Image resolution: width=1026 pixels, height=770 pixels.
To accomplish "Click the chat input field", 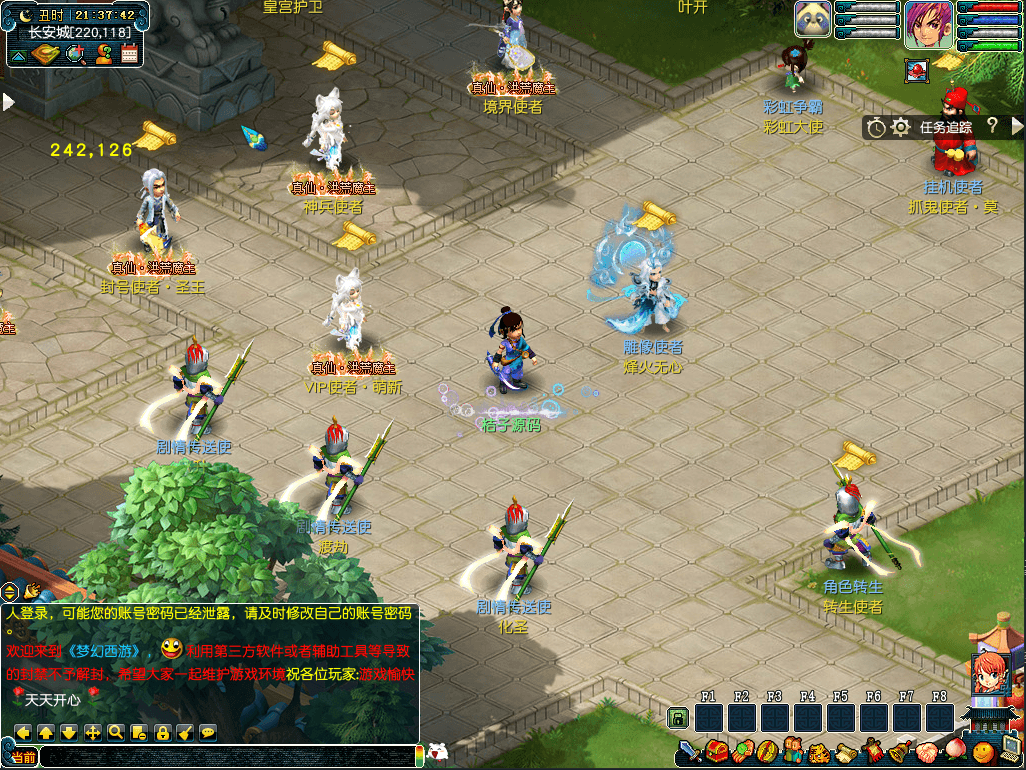I will 230,756.
